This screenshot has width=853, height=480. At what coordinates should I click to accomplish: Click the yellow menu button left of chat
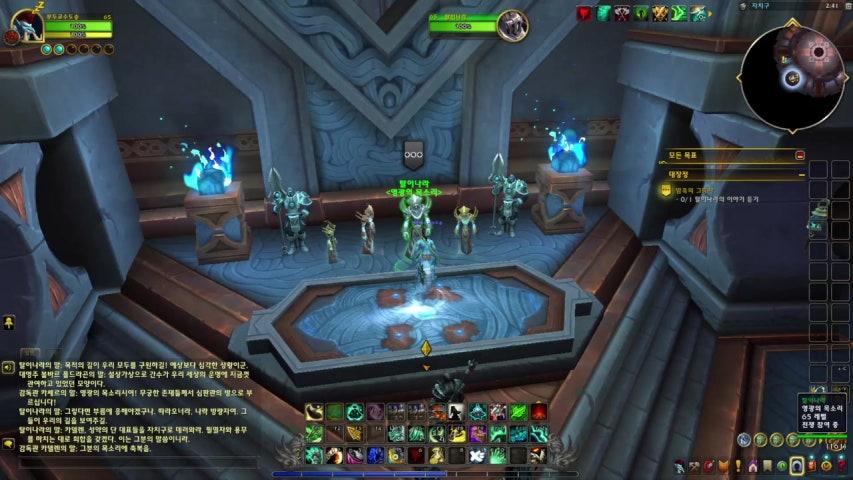[8, 322]
